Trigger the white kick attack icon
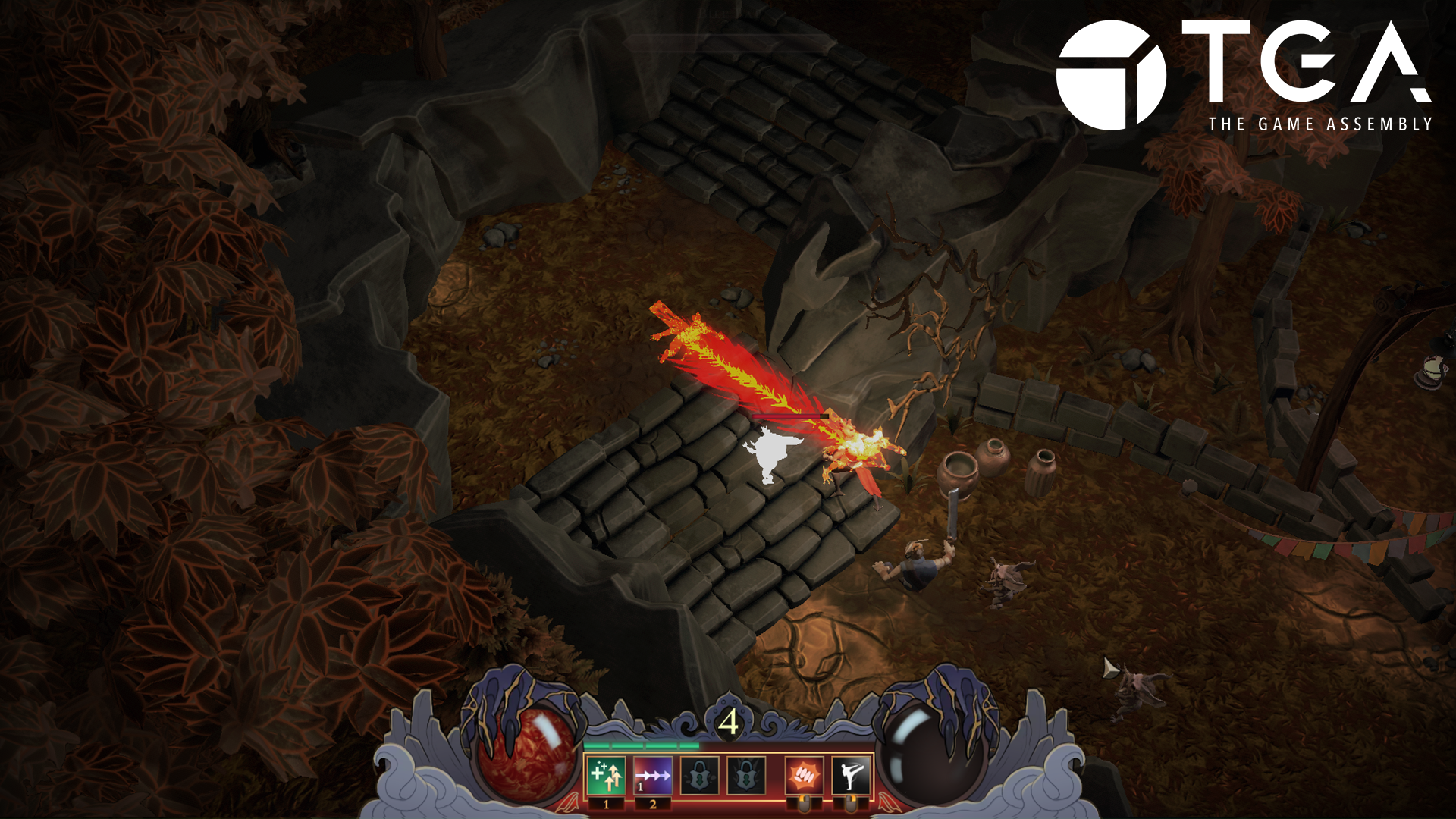This screenshot has height=819, width=1456. (850, 776)
